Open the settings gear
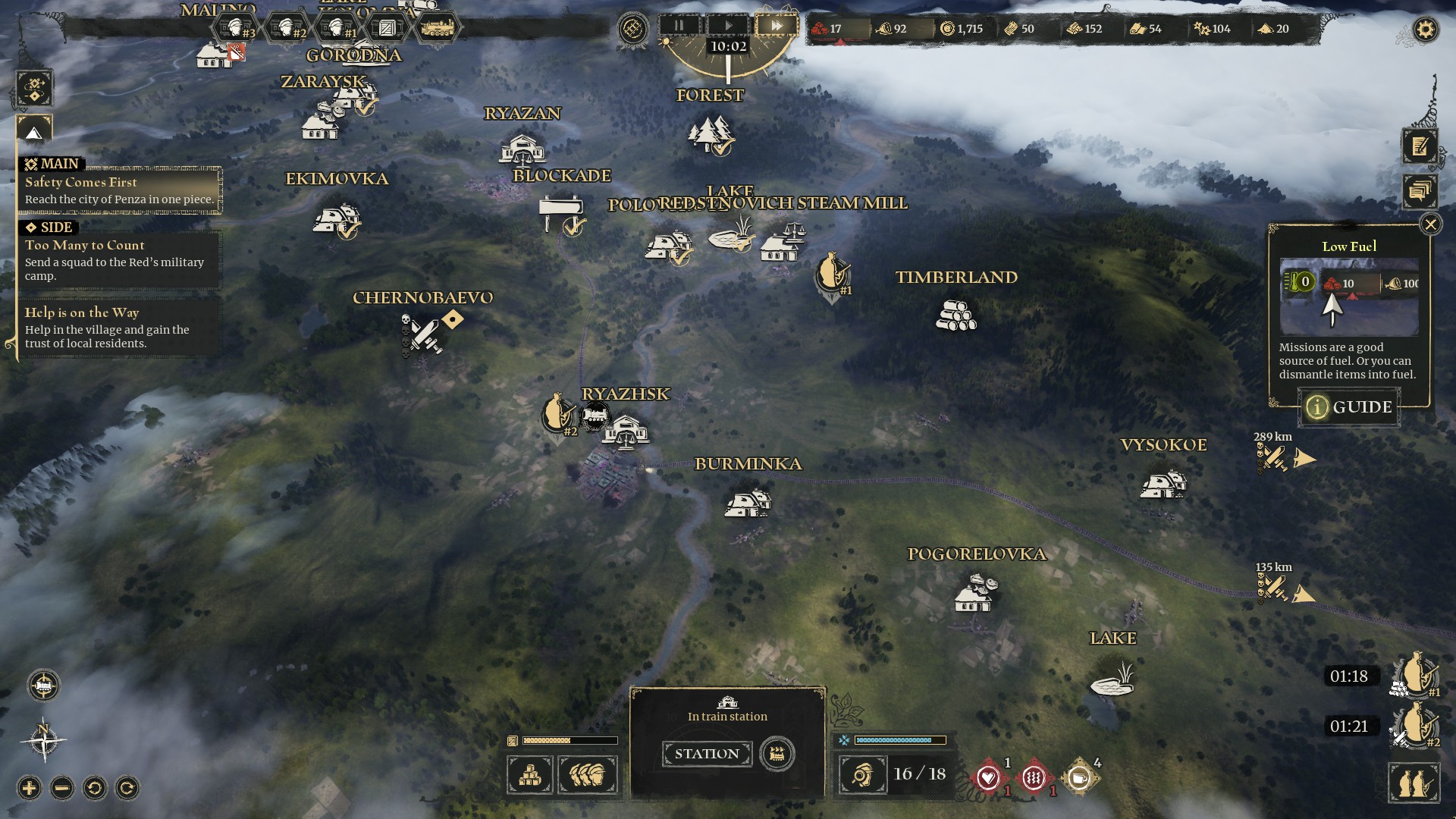This screenshot has width=1456, height=819. tap(1426, 30)
